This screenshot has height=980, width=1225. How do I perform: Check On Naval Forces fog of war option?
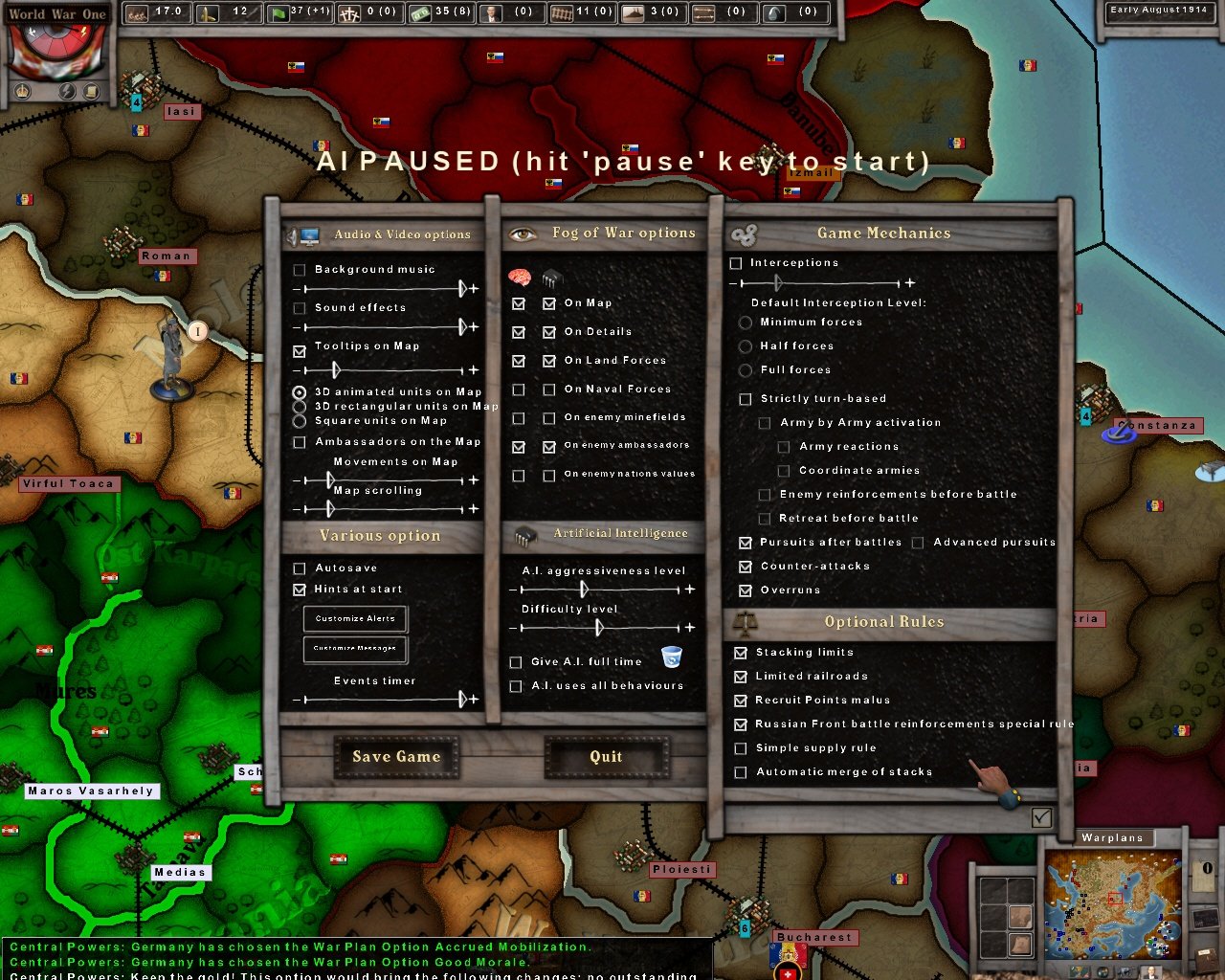pos(519,390)
